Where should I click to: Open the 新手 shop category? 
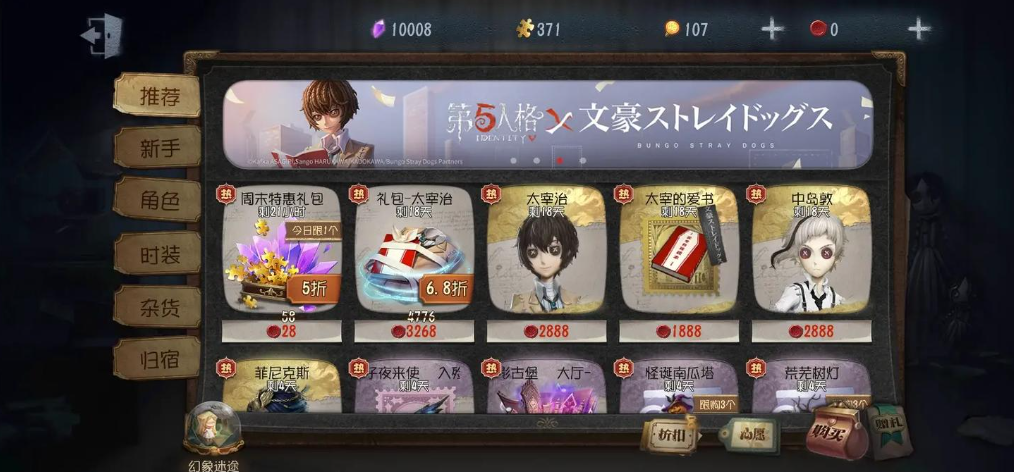158,148
